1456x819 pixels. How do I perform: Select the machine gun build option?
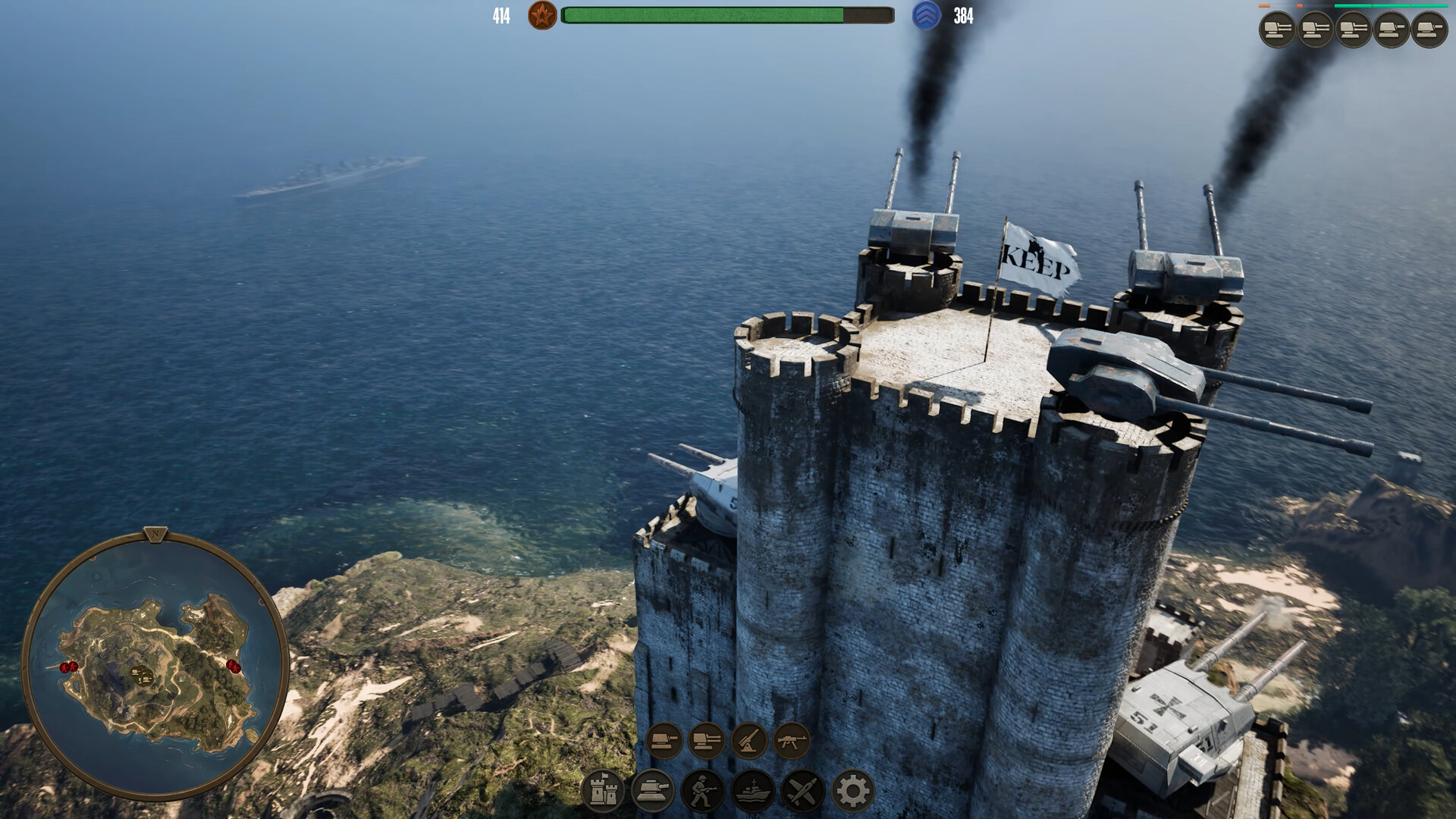791,739
